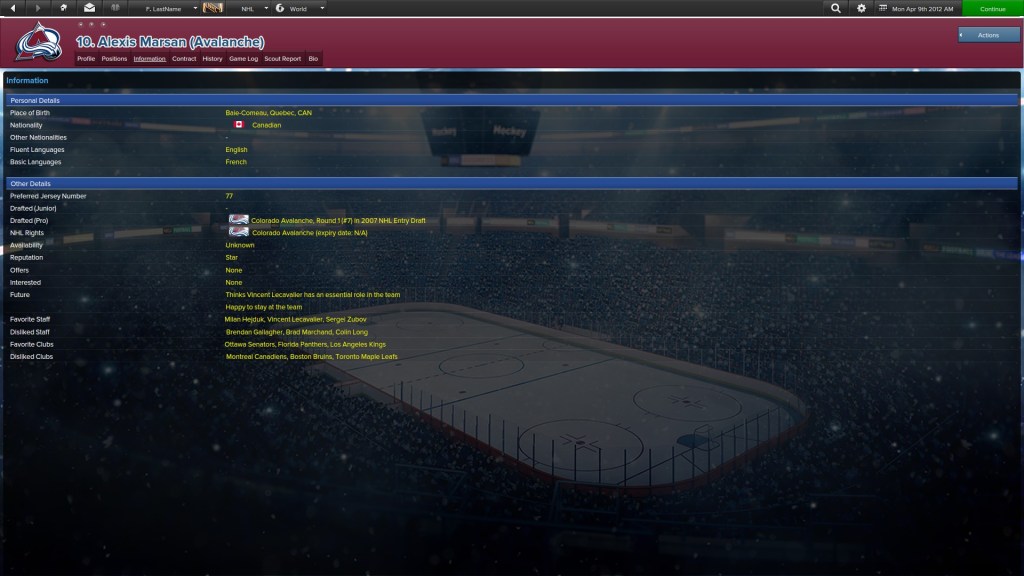Continue to the next day
Image resolution: width=1024 pixels, height=576 pixels.
[x=993, y=8]
